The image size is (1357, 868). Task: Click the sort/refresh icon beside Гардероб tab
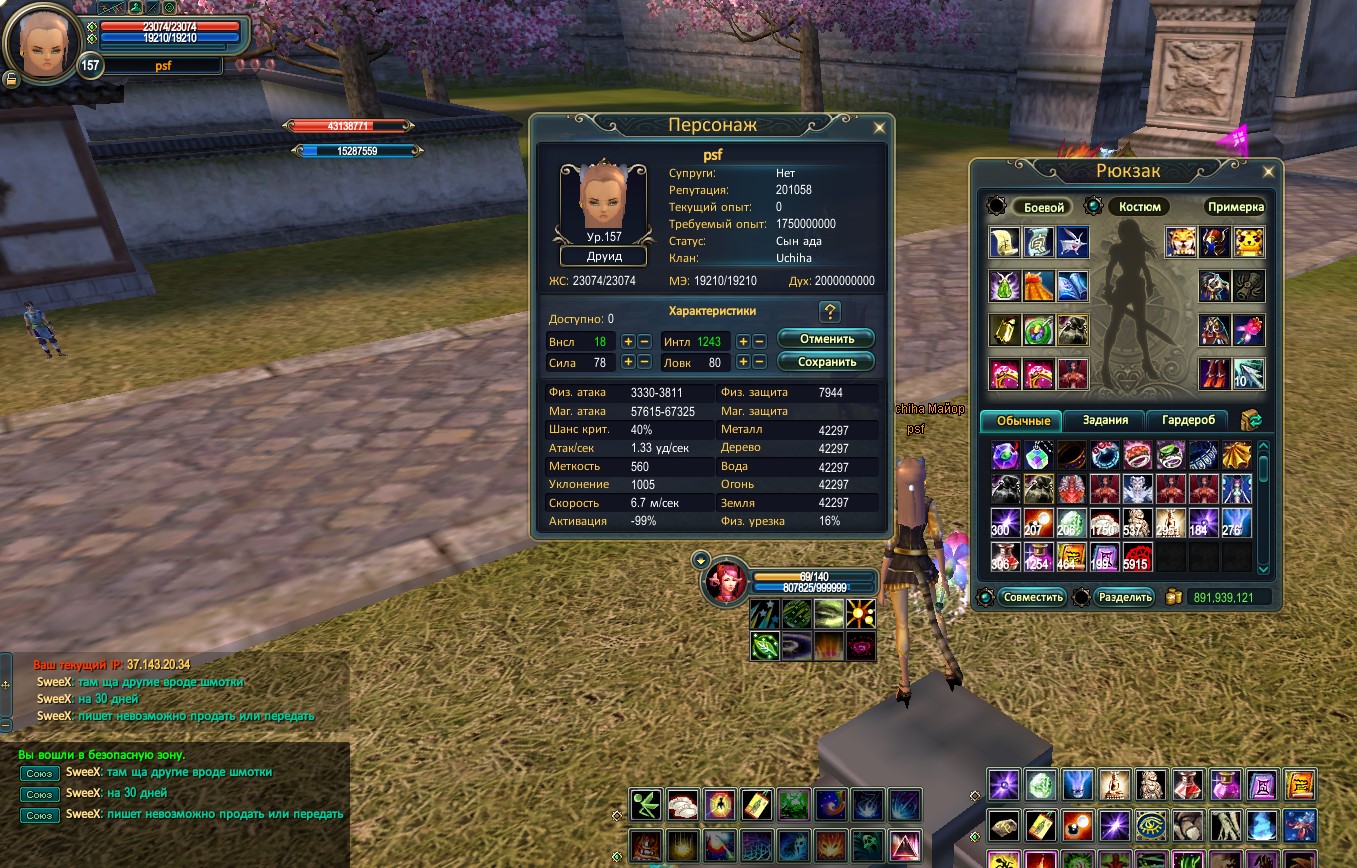click(x=1251, y=420)
